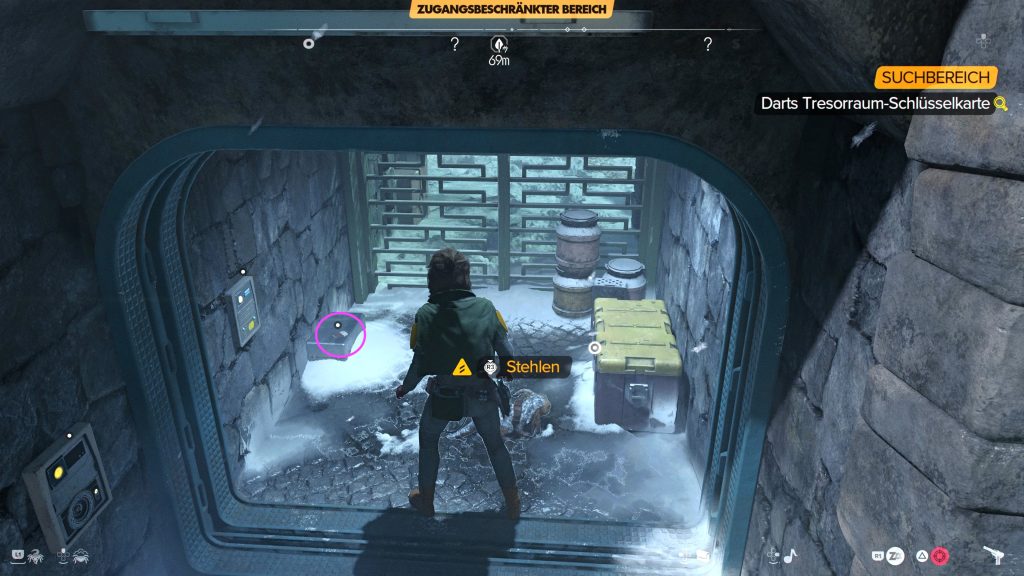Select the magnifying glass icon beside the objective
The height and width of the screenshot is (576, 1024).
(999, 103)
